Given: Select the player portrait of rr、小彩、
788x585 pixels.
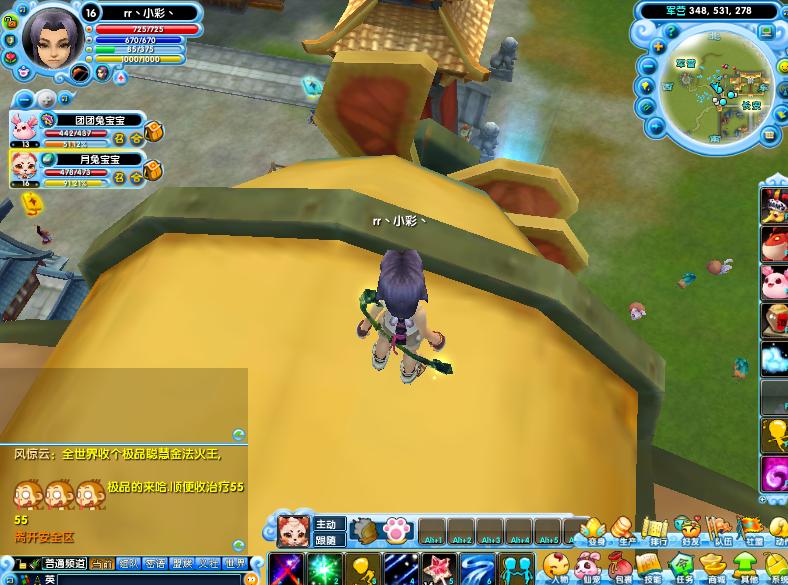Looking at the screenshot, I should coord(49,39).
